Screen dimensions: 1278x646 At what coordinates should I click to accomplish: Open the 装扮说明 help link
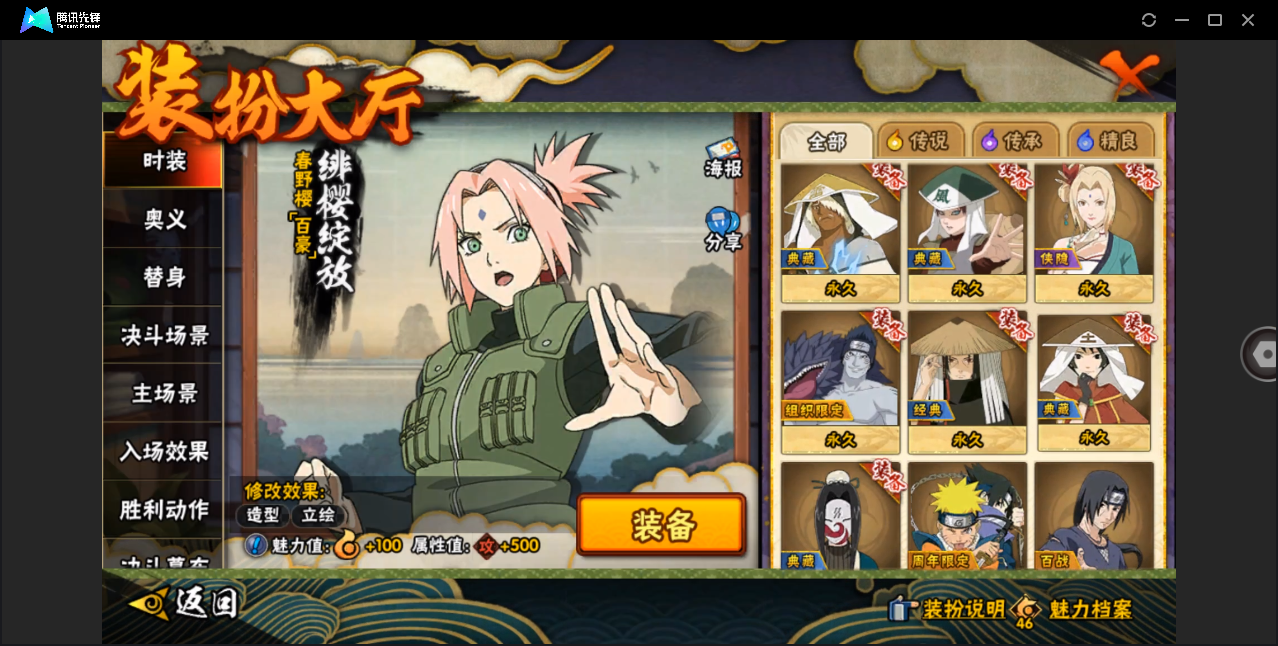point(950,609)
